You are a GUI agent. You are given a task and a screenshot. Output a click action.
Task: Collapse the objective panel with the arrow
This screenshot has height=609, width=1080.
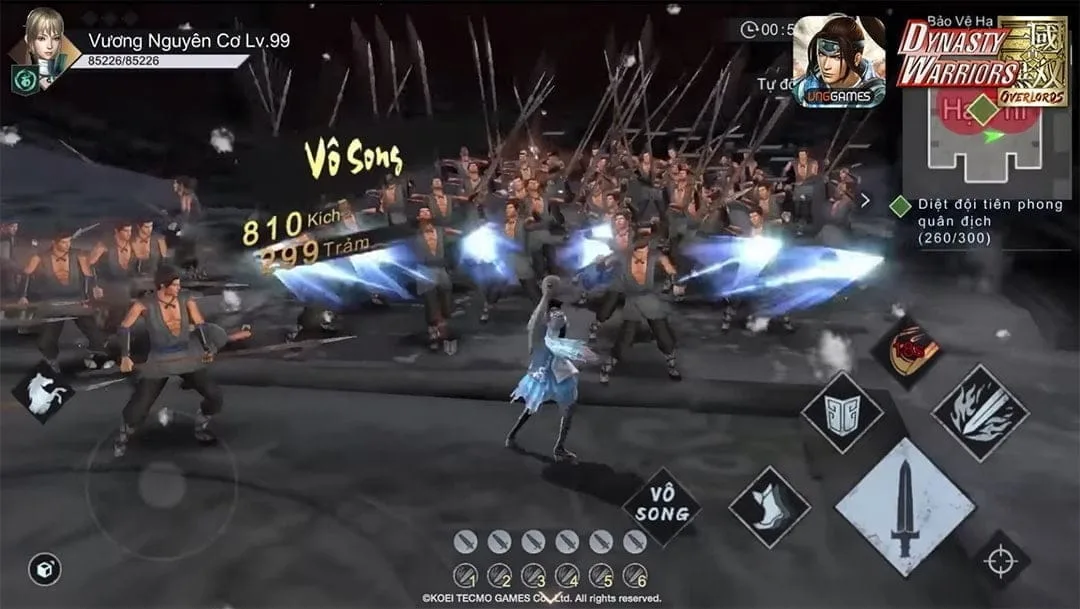coord(866,201)
